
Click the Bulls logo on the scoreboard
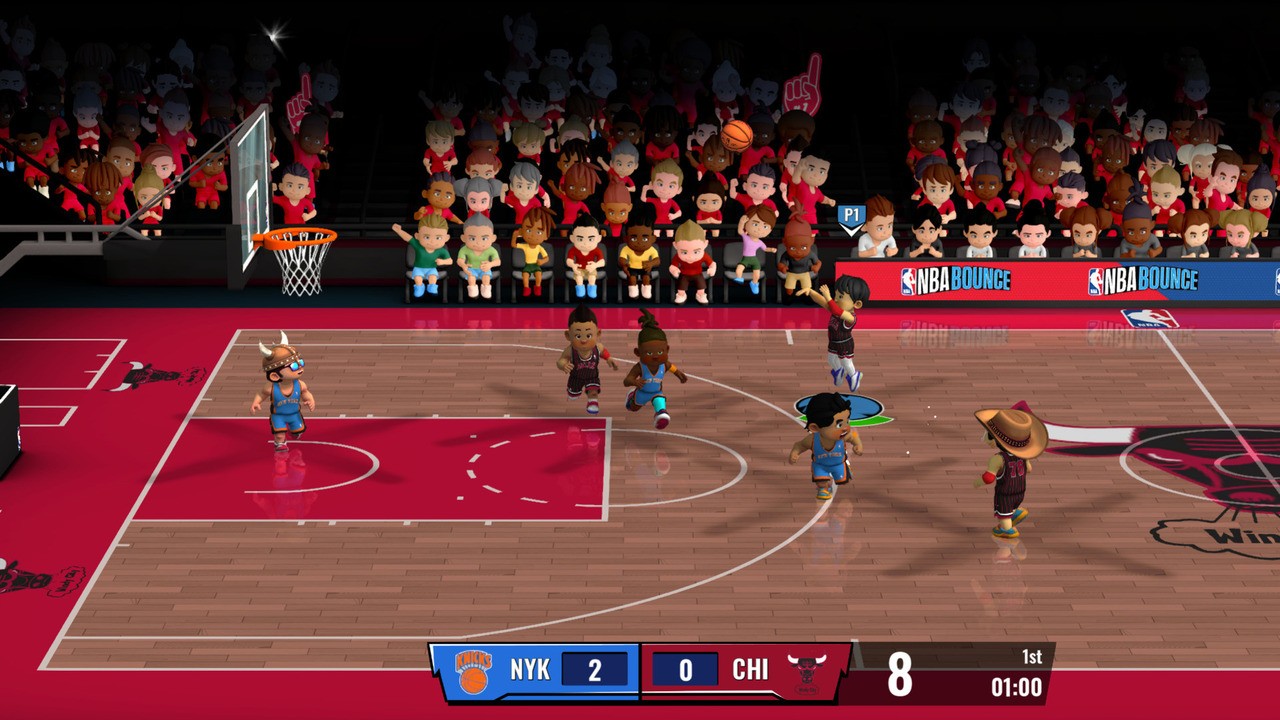(x=805, y=668)
